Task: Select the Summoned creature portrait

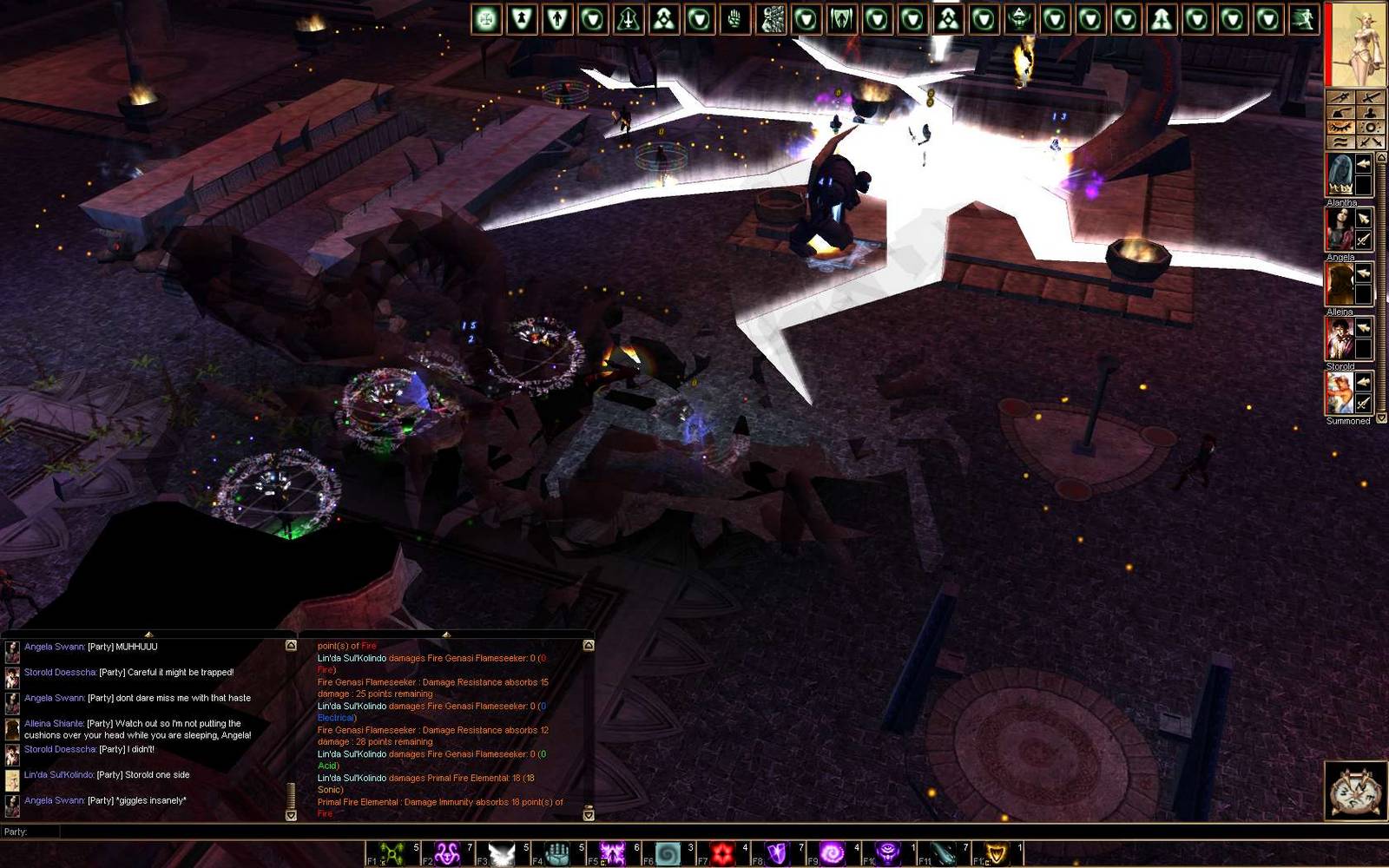Action: point(1340,393)
